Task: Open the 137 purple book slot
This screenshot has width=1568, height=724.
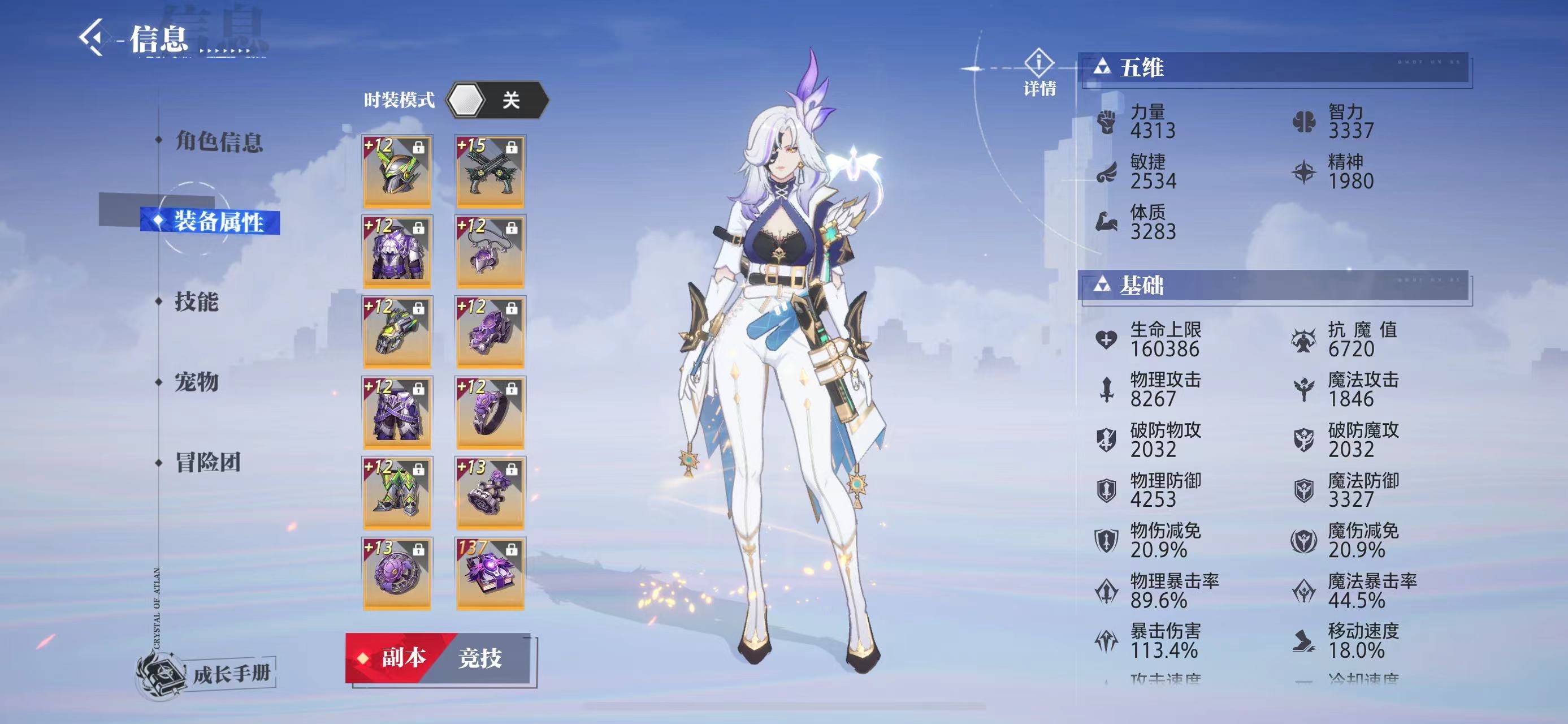Action: (x=490, y=573)
